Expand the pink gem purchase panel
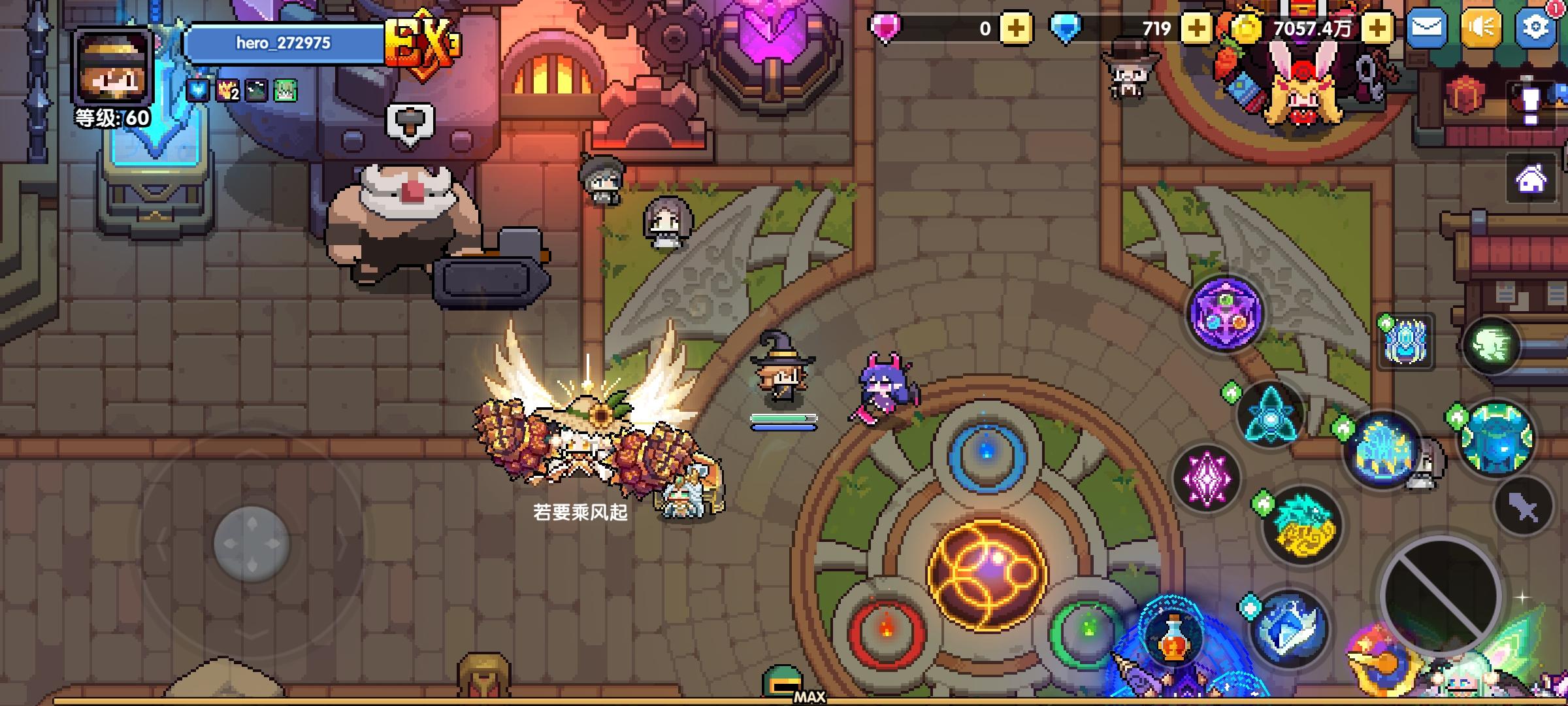Image resolution: width=1568 pixels, height=706 pixels. (1015, 27)
